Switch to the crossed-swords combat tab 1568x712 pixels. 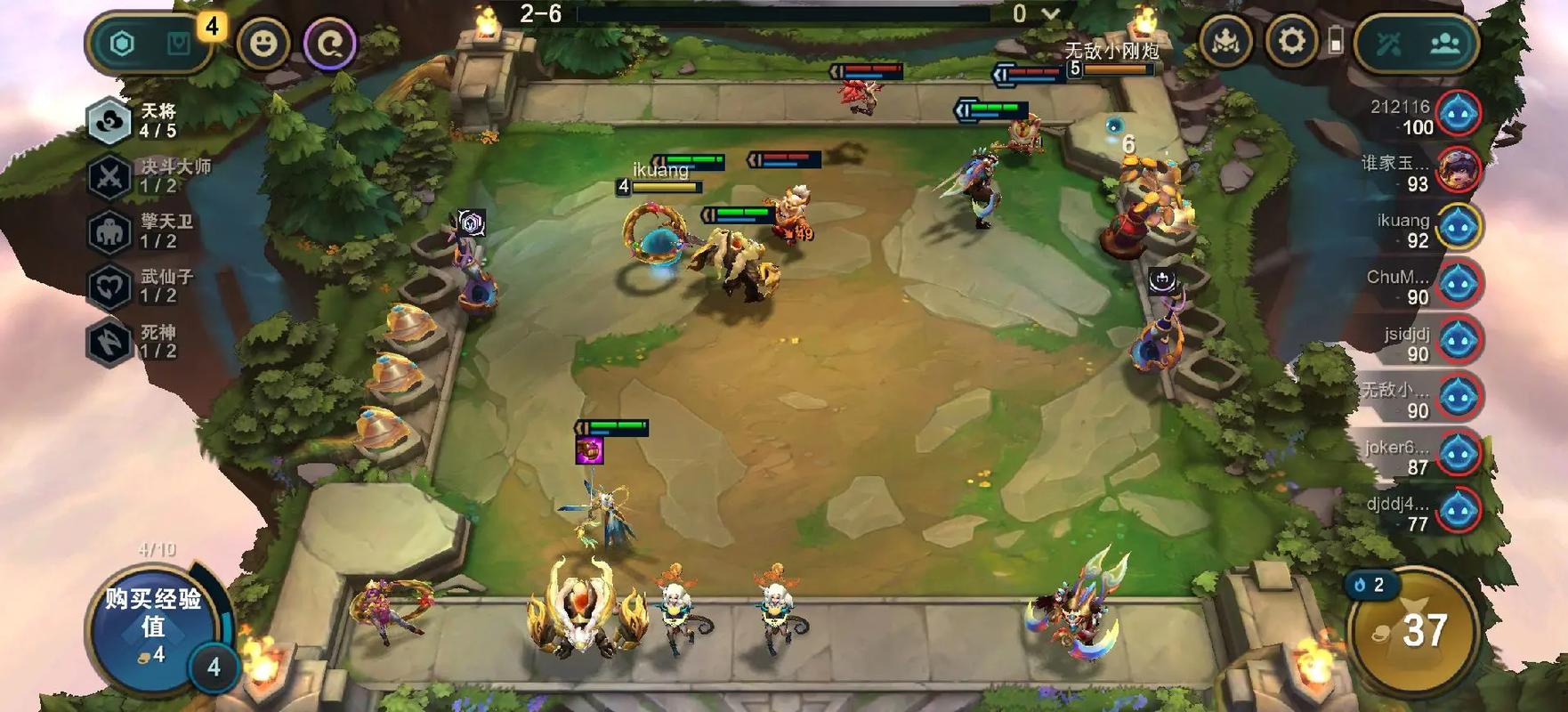pos(1389,43)
